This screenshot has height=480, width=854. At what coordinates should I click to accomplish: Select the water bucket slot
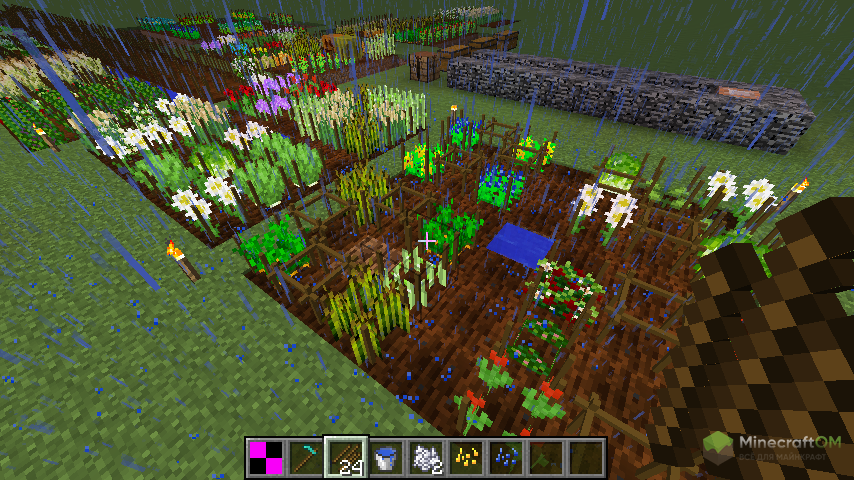386,457
